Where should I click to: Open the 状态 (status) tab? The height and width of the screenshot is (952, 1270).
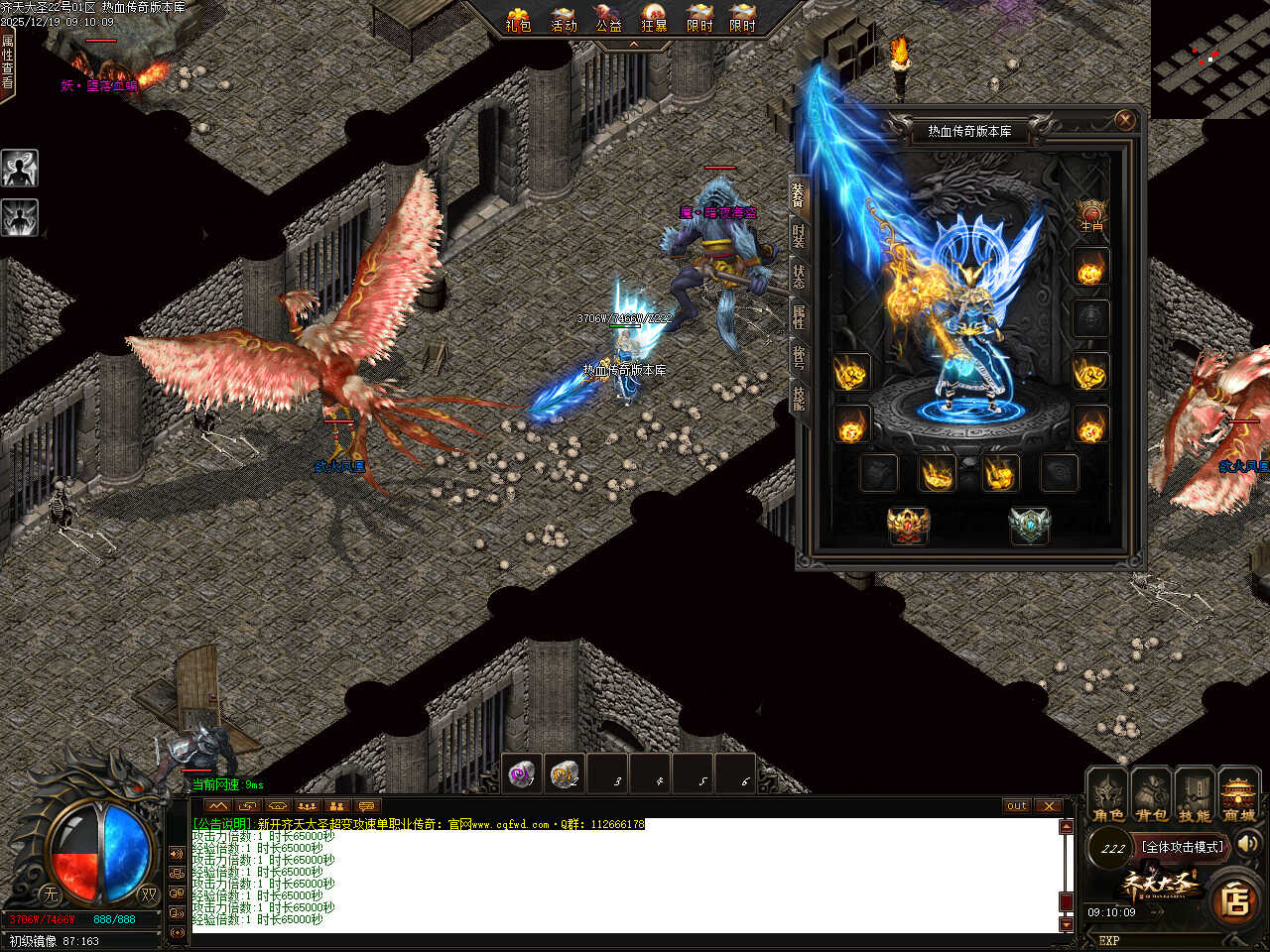(x=799, y=278)
